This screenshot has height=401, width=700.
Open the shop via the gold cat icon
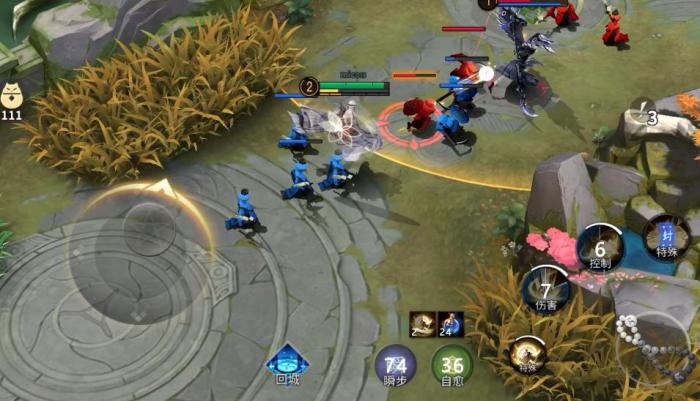[x=12, y=98]
